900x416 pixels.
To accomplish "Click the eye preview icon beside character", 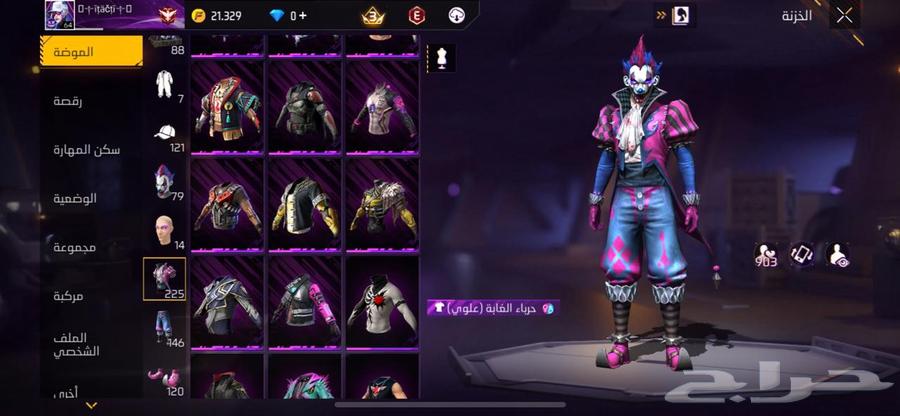I will coord(838,255).
